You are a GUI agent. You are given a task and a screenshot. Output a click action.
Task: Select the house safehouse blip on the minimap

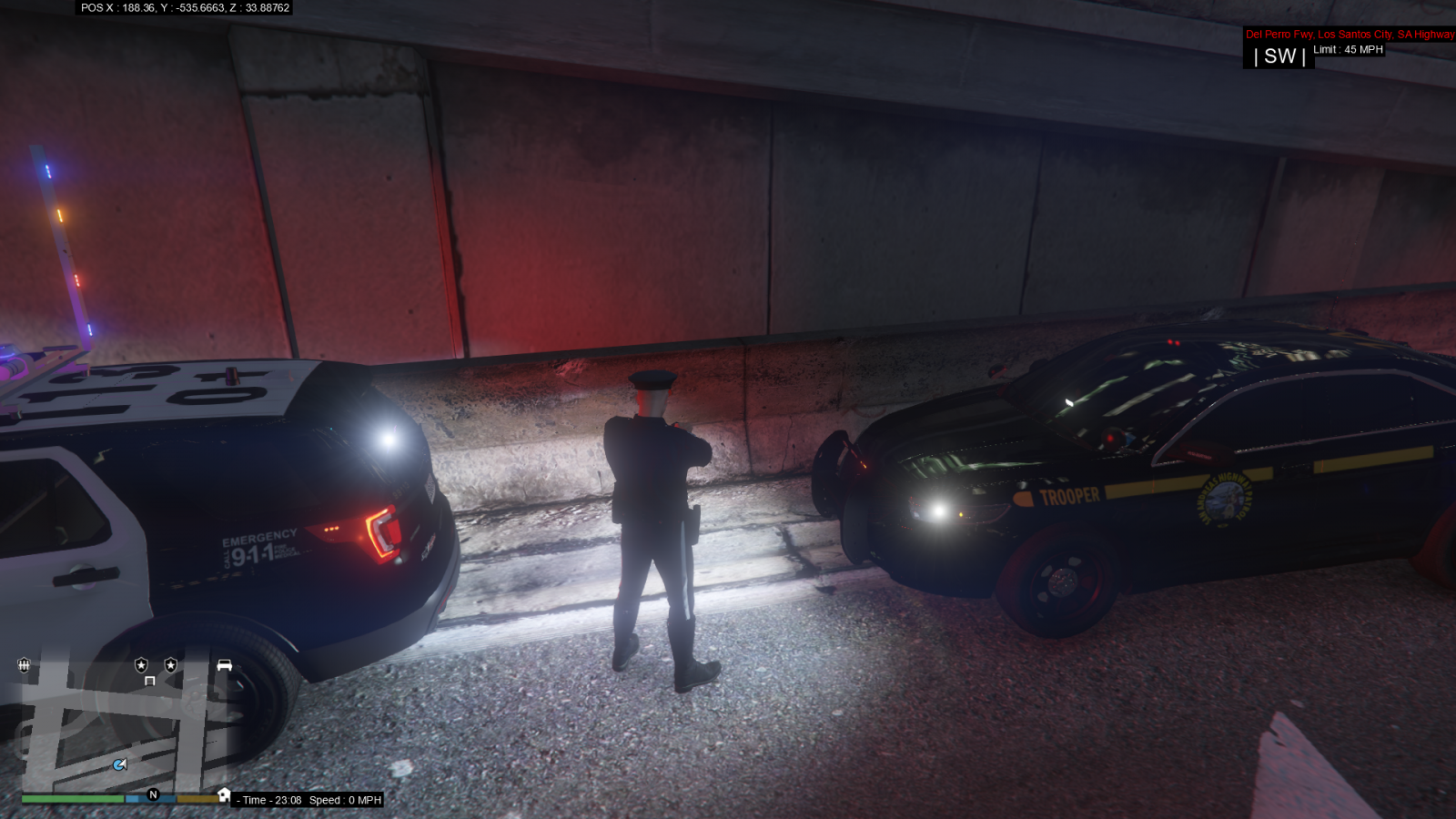tap(224, 795)
